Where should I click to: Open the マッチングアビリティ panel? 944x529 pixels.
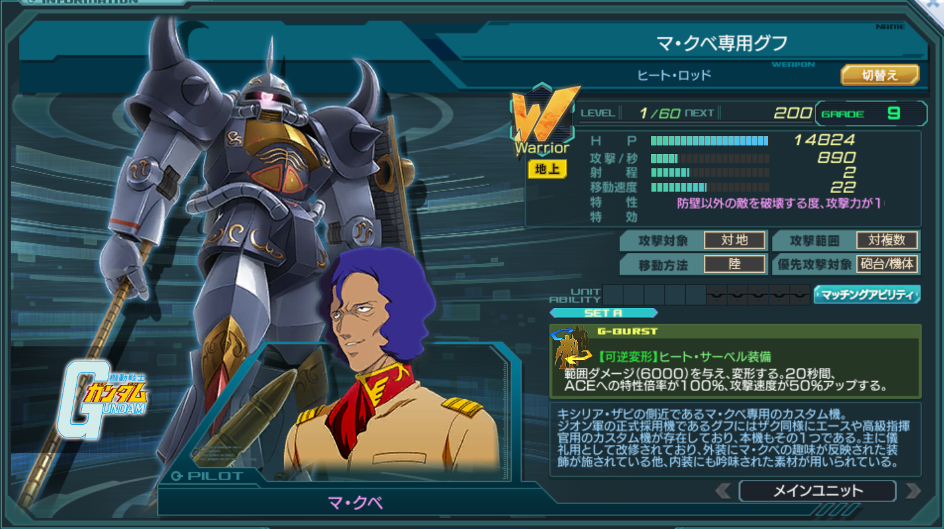[x=866, y=294]
